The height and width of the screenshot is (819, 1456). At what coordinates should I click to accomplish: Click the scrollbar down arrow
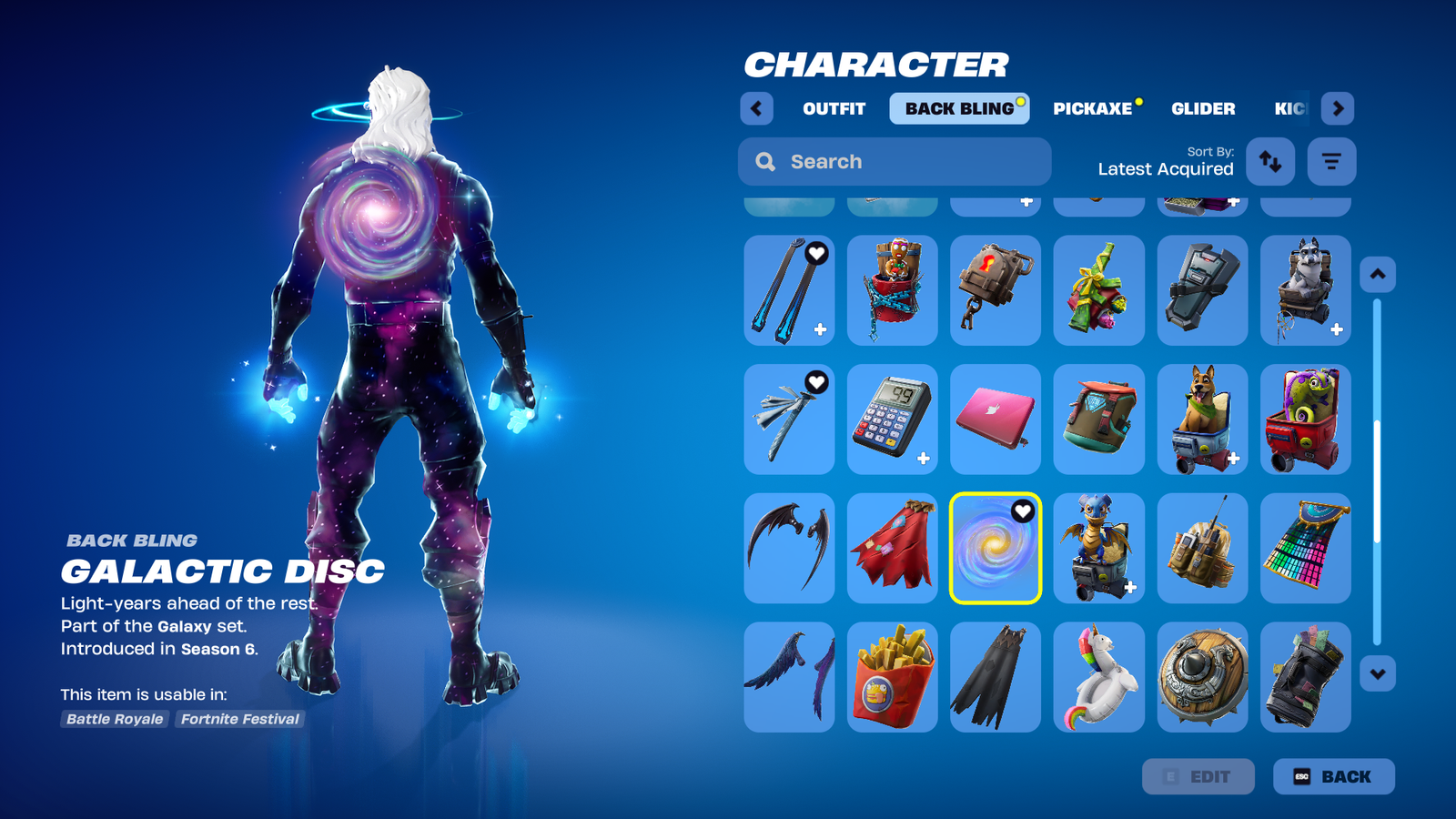[1377, 673]
